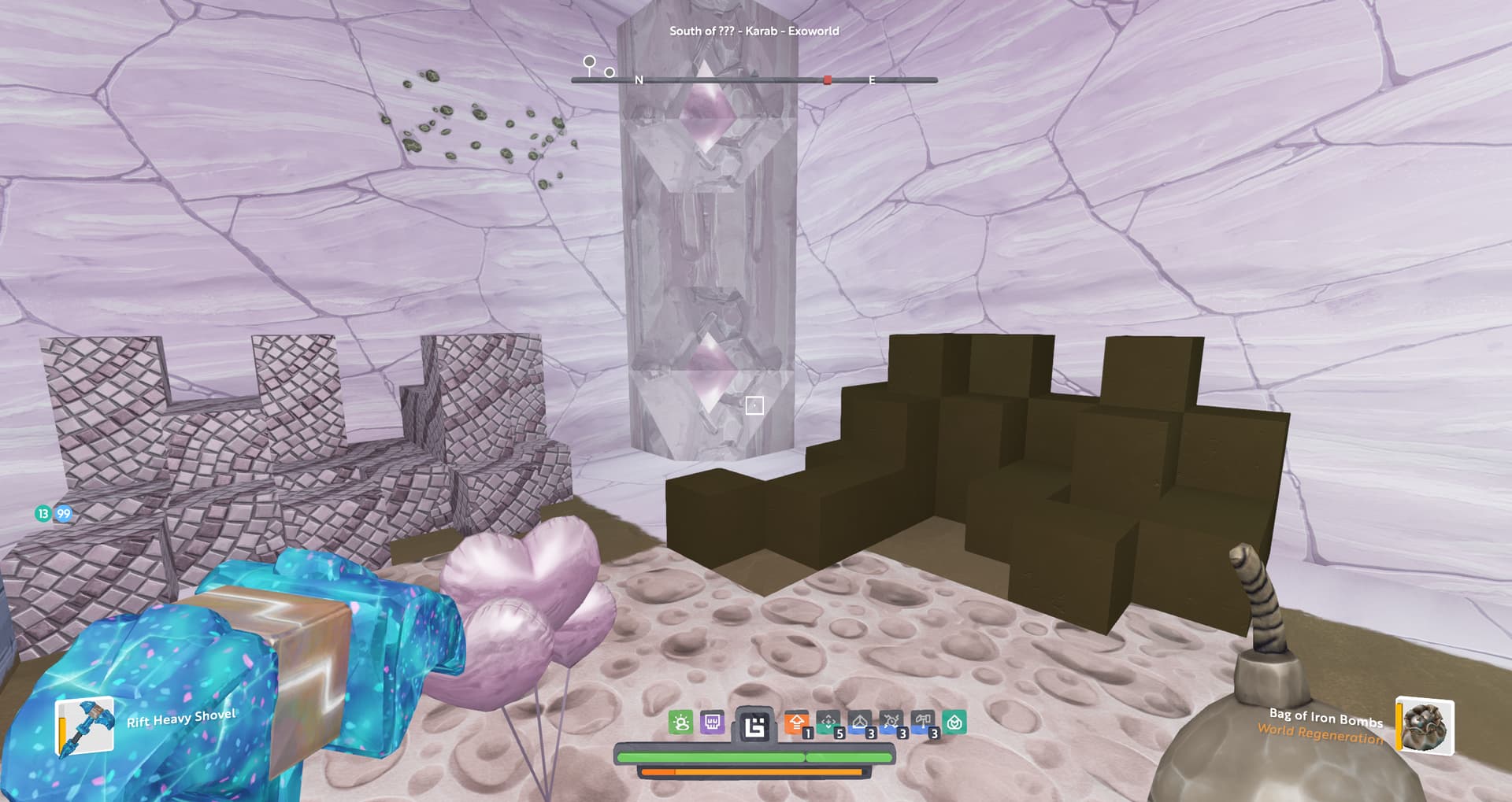Click the blue 99 notification badge
Viewport: 1512px width, 802px height.
click(63, 514)
